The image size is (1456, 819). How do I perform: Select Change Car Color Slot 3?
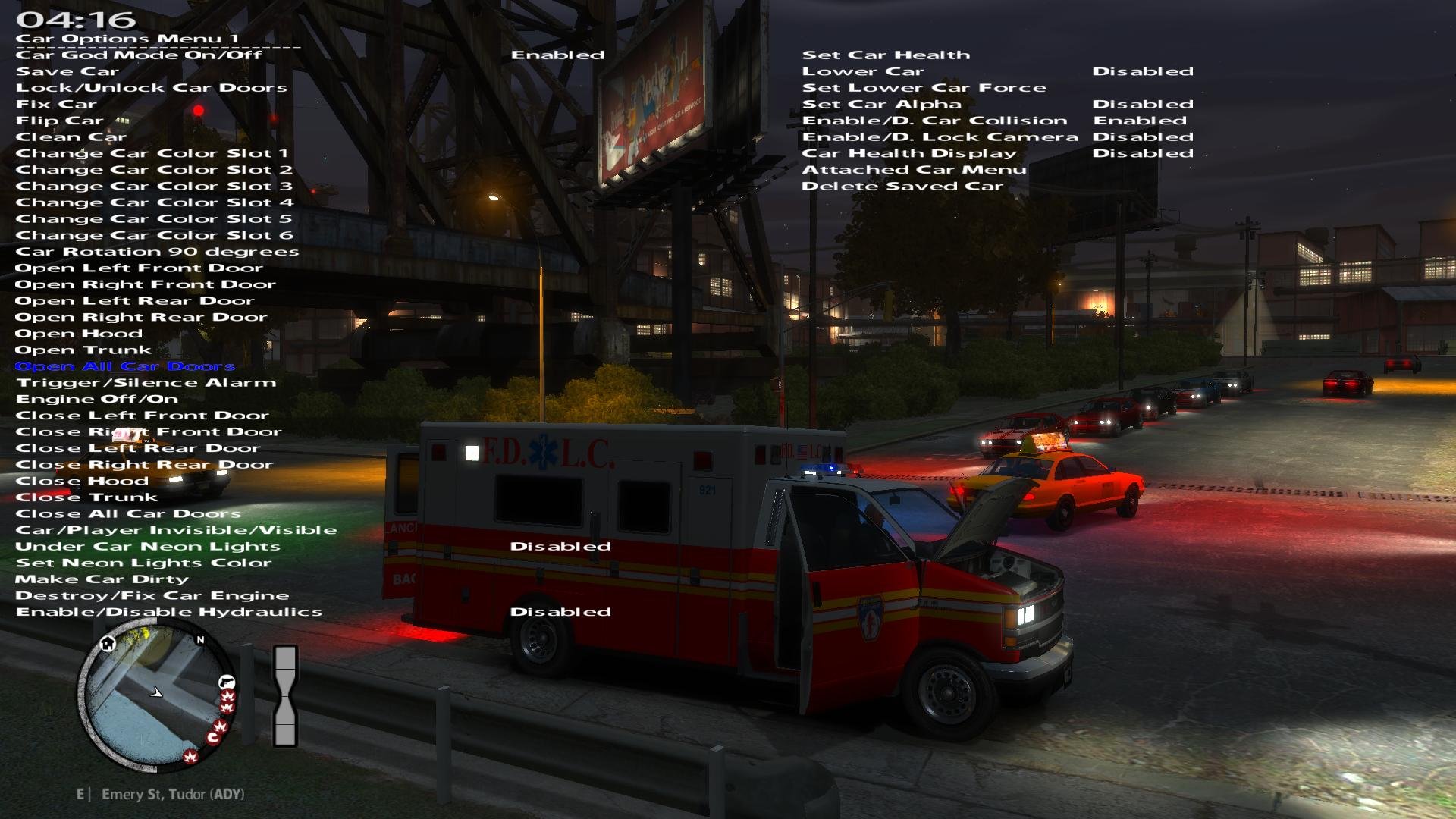point(154,186)
